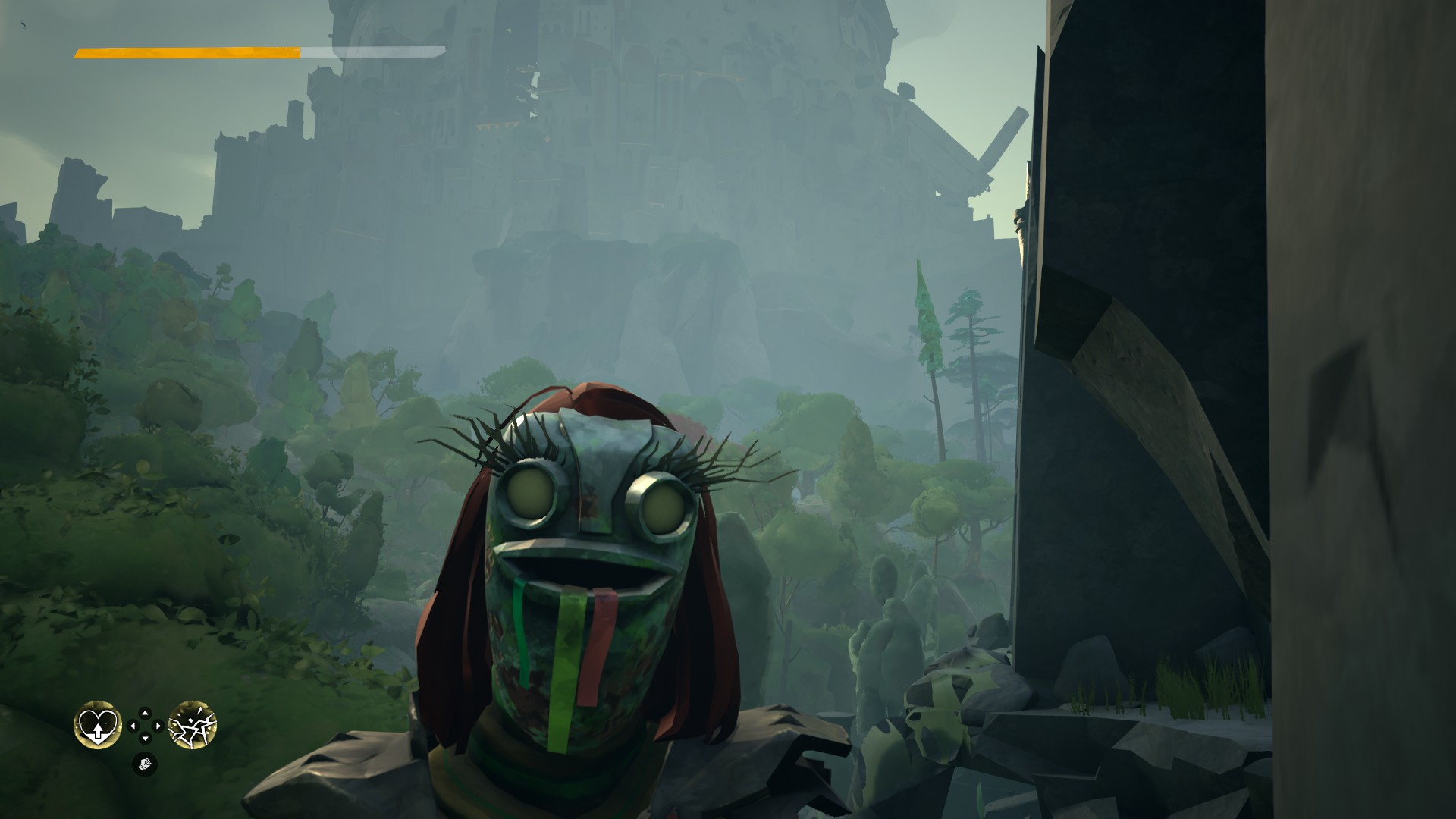Use the shatter burst ability icon
The width and height of the screenshot is (1456, 819).
point(193,725)
